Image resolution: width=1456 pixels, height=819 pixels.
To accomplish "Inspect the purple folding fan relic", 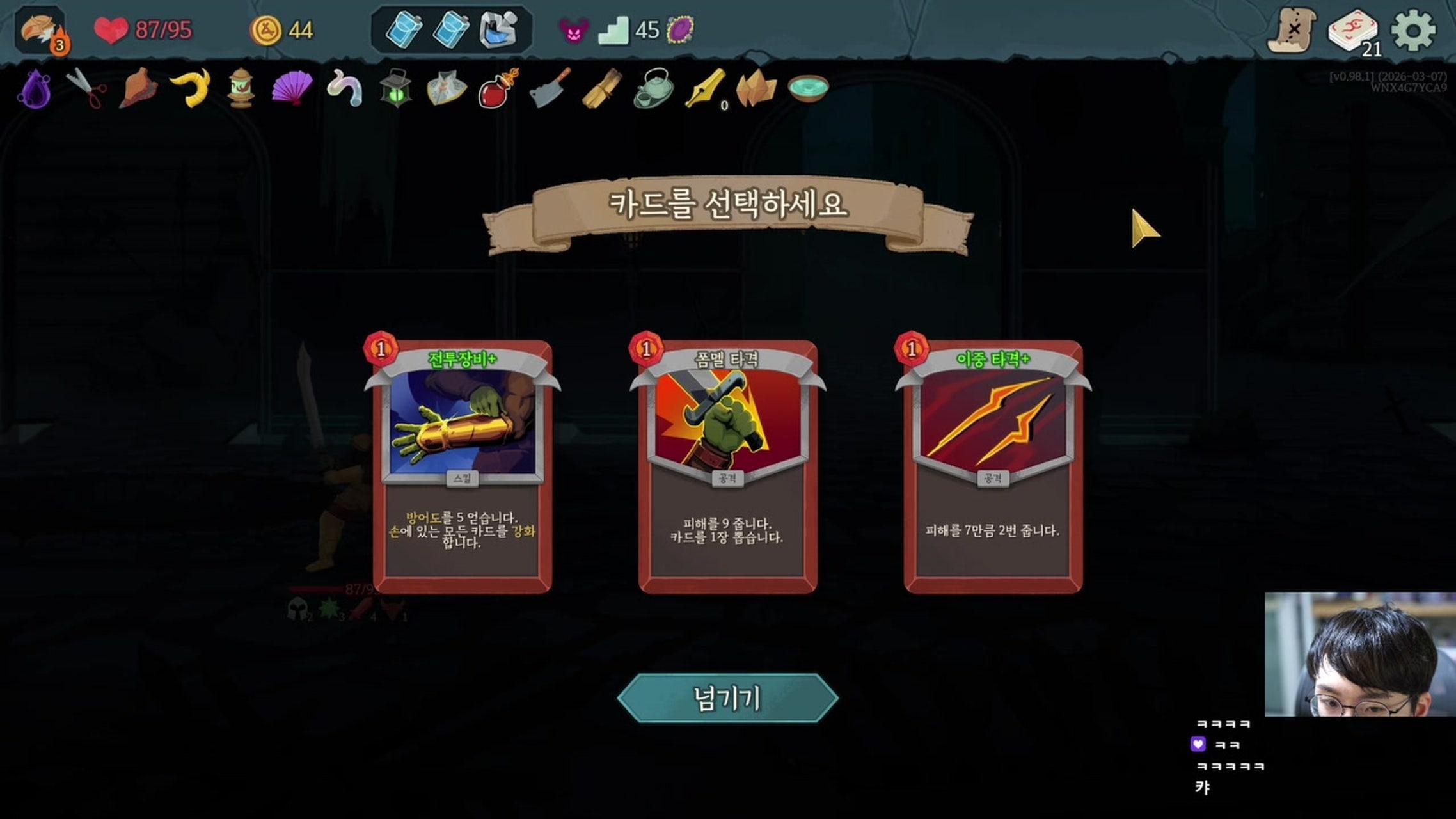I will click(292, 87).
